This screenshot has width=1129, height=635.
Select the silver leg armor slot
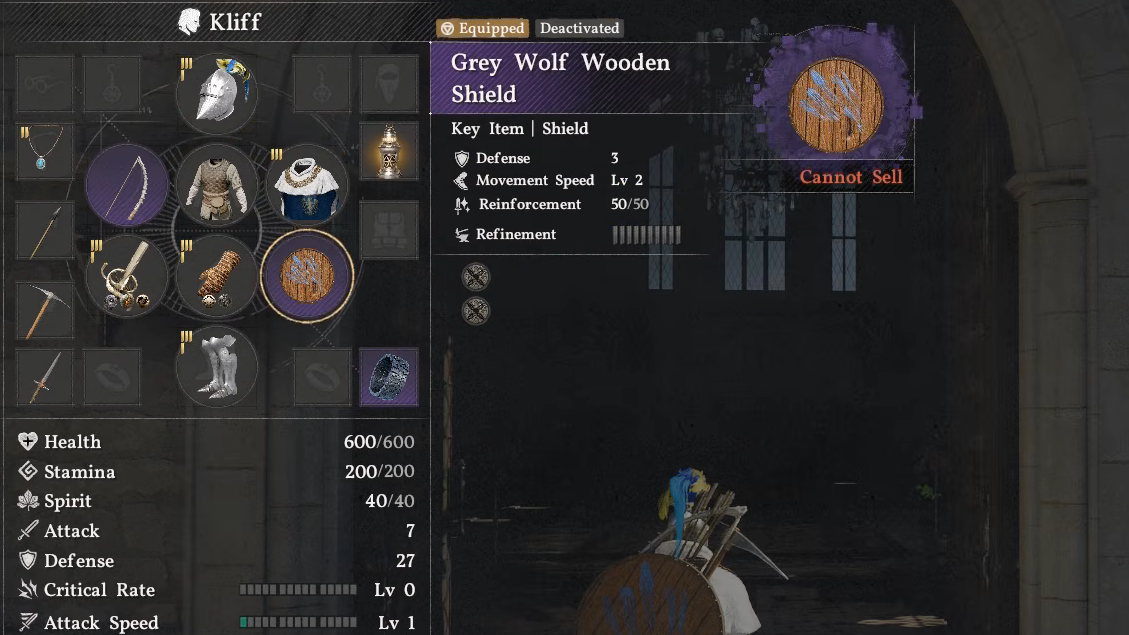point(217,367)
